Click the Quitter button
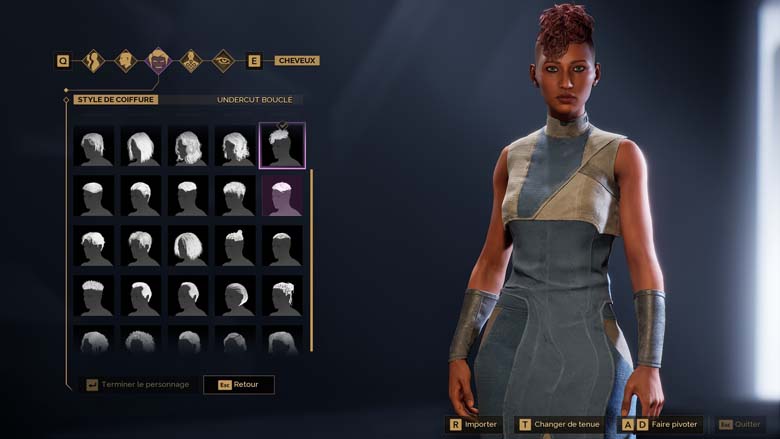 (x=740, y=424)
